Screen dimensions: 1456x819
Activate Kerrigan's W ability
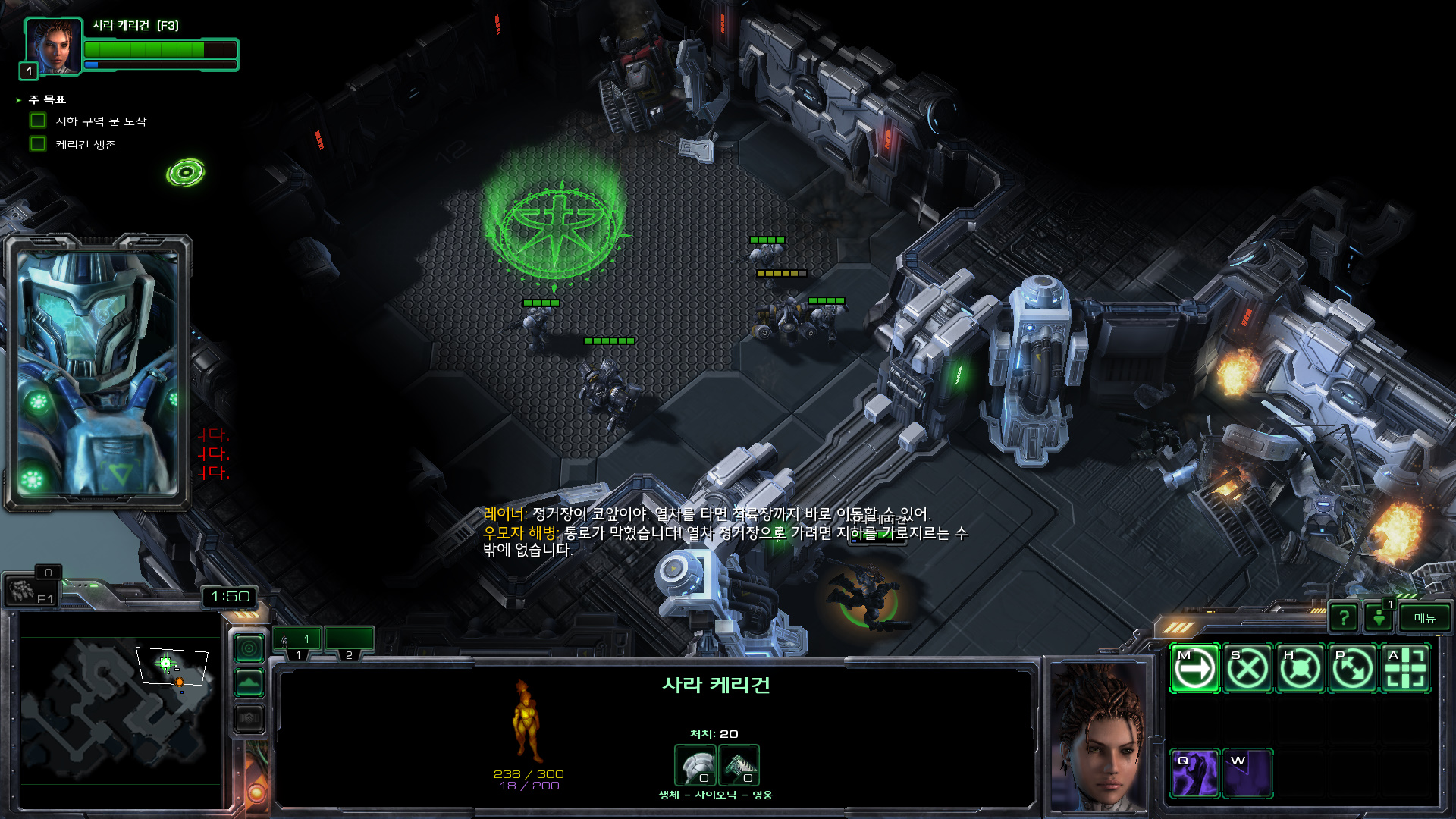coord(1247,773)
